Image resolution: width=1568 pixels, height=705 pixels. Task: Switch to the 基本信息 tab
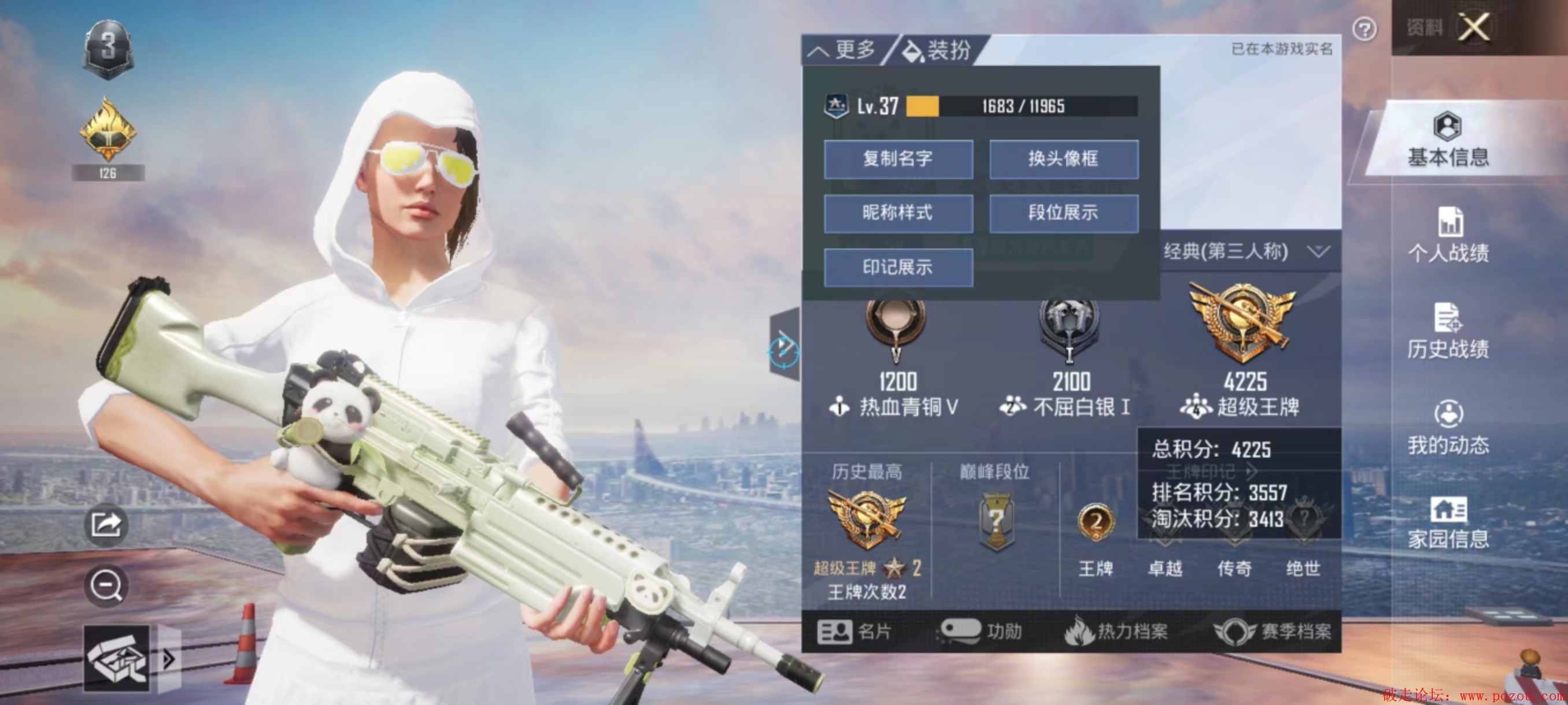1448,141
